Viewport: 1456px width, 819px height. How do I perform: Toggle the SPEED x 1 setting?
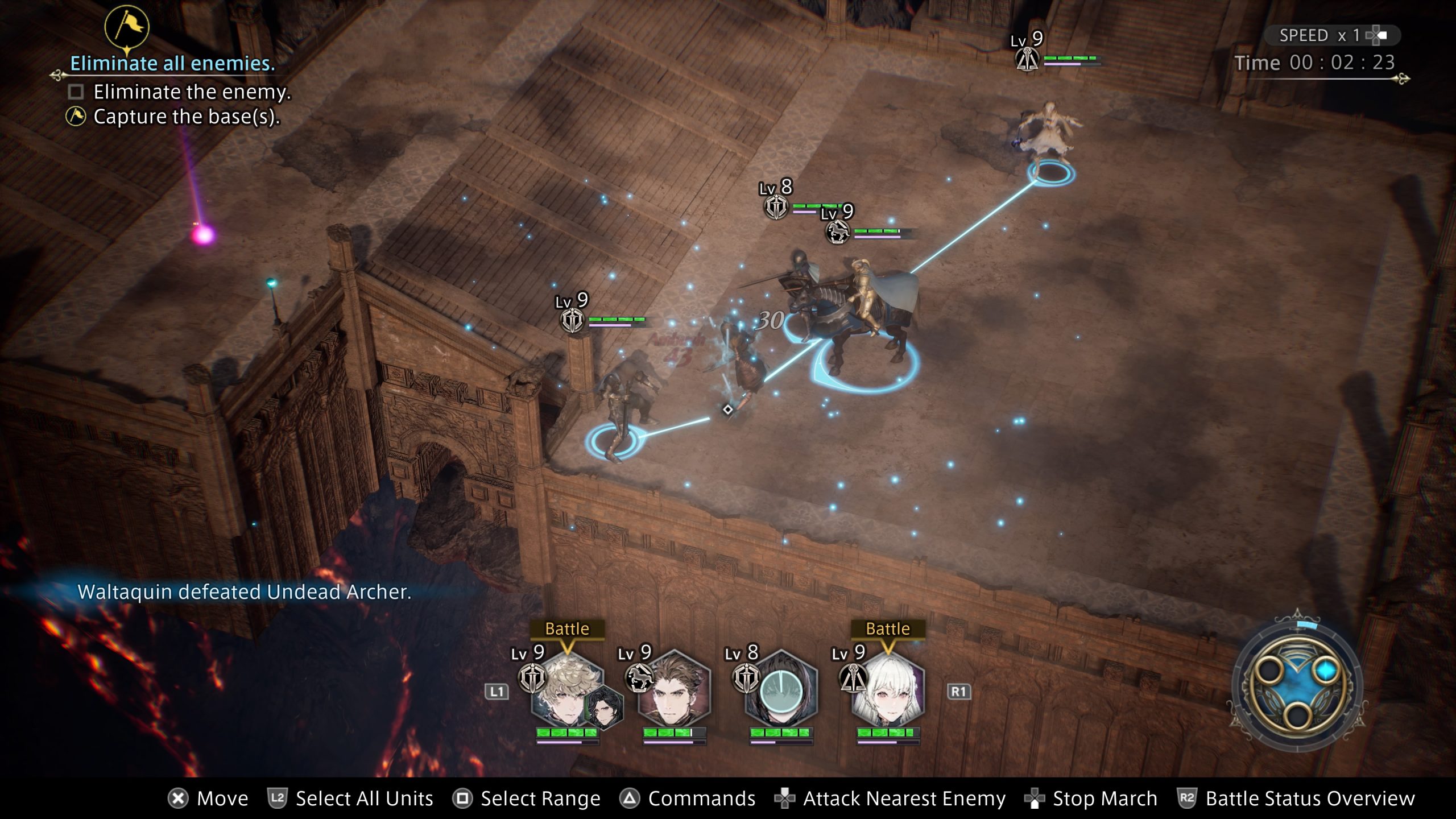coord(1332,35)
